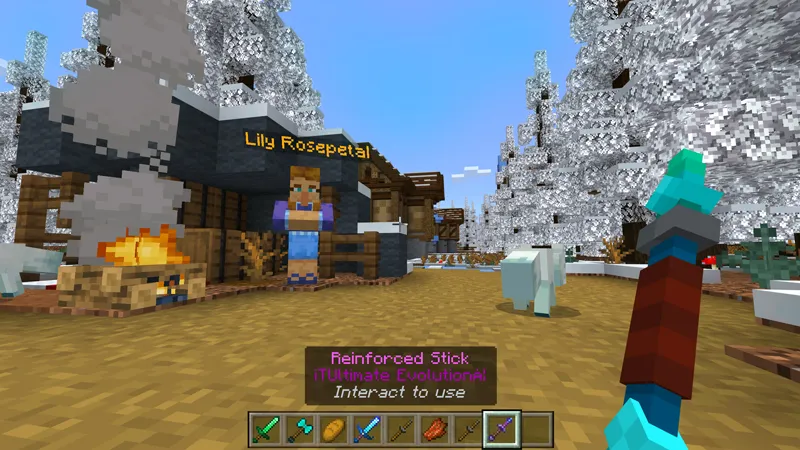Select the empty last hotbar slot
This screenshot has height=450, width=800.
point(536,428)
